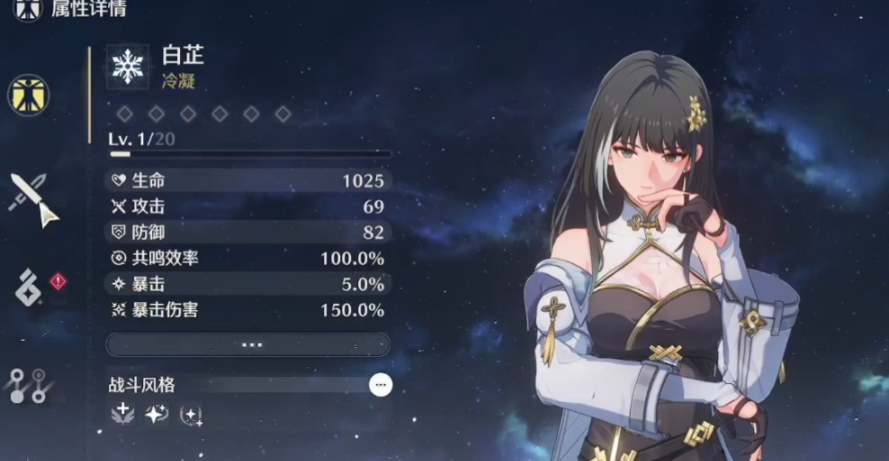This screenshot has width=889, height=461.
Task: Expand the full stats list with the ellipsis bar
Action: (248, 344)
